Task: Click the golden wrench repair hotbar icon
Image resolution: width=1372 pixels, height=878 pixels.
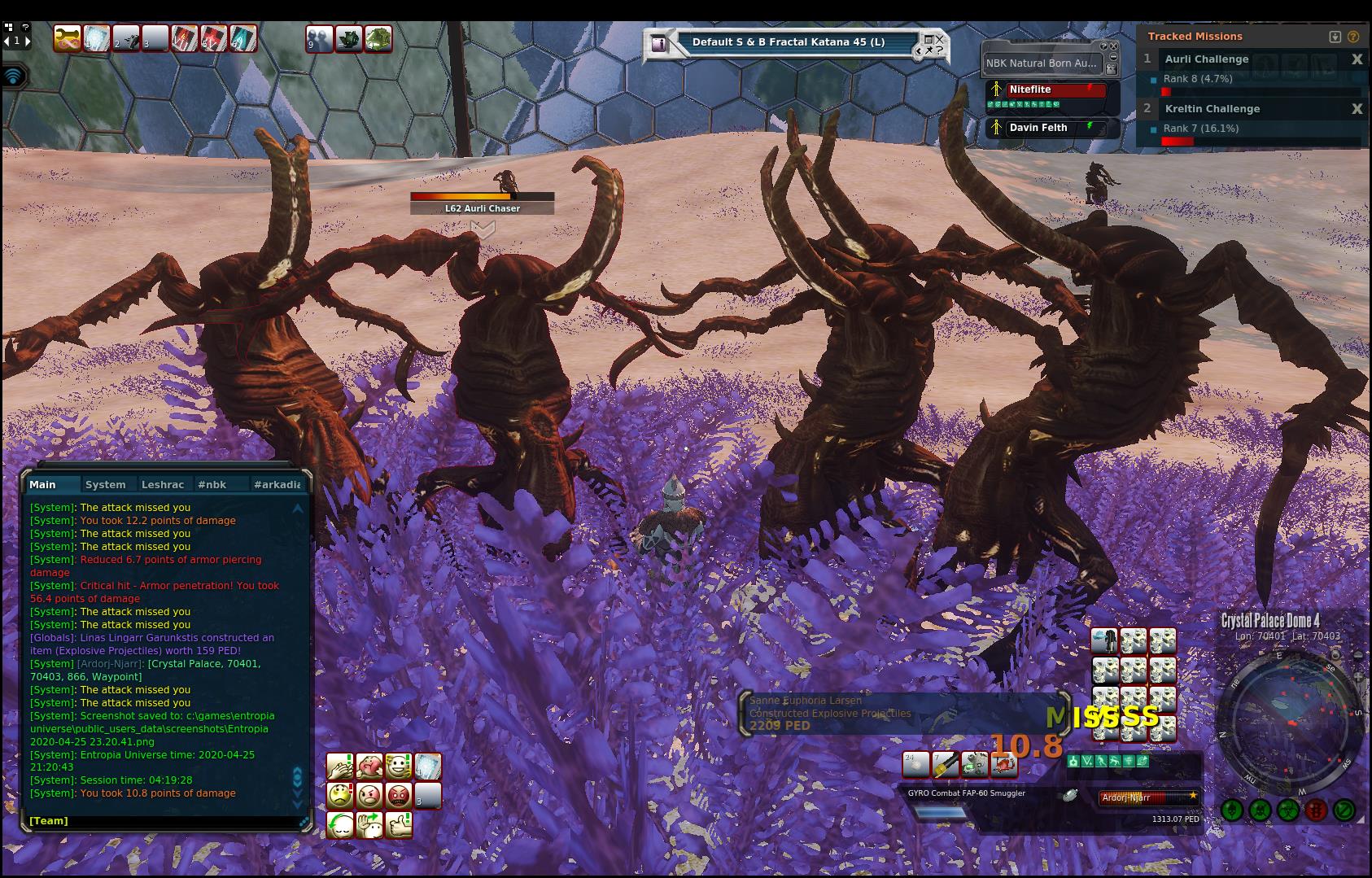Action: click(x=68, y=37)
